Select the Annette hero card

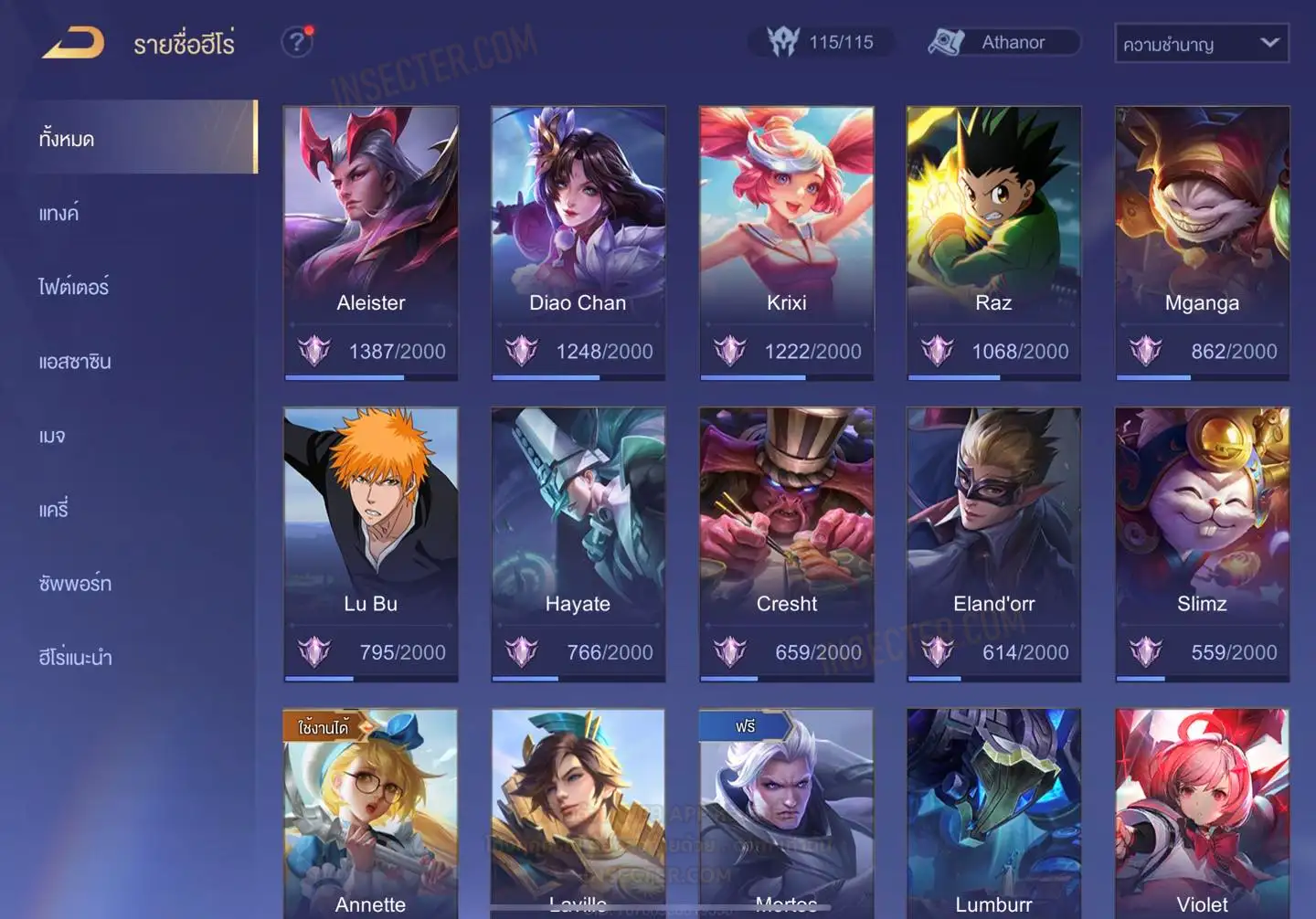click(x=371, y=815)
